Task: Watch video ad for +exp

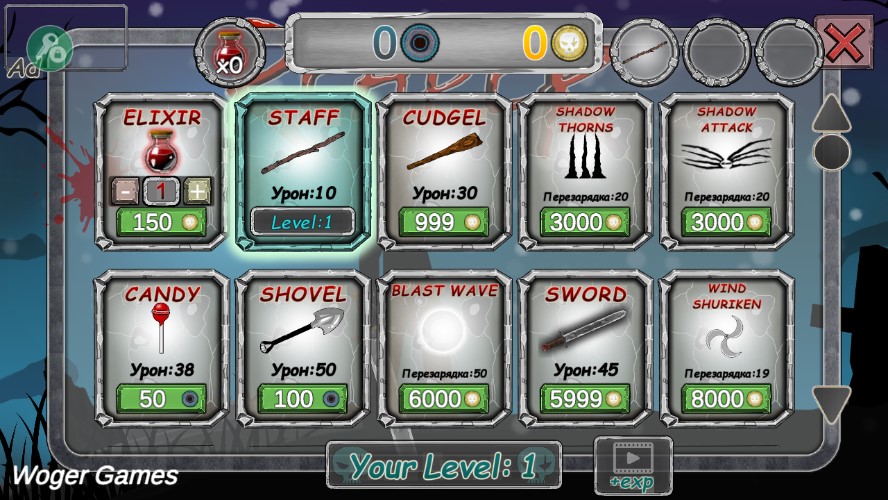Action: point(632,465)
